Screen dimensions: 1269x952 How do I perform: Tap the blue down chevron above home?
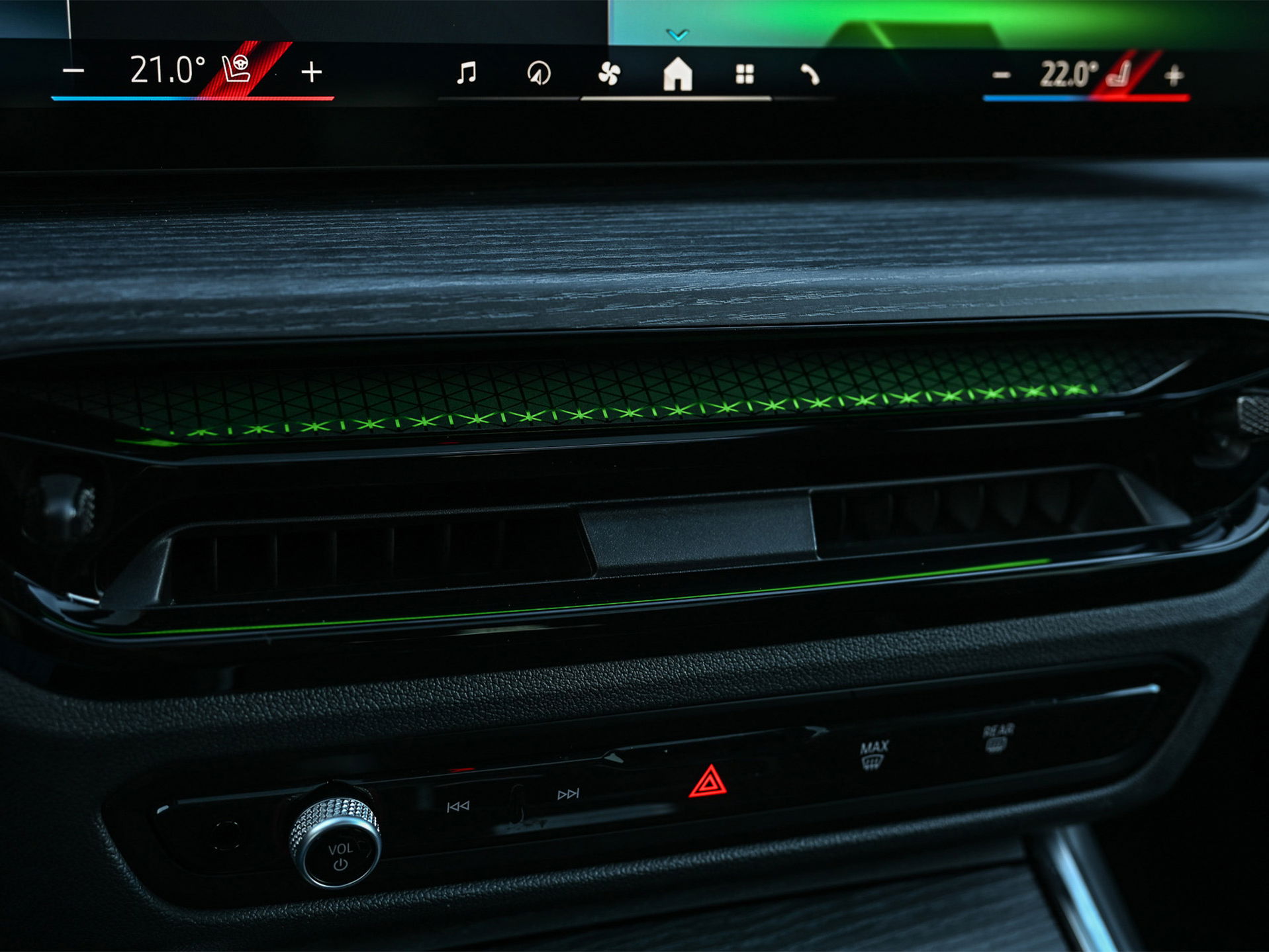point(678,34)
